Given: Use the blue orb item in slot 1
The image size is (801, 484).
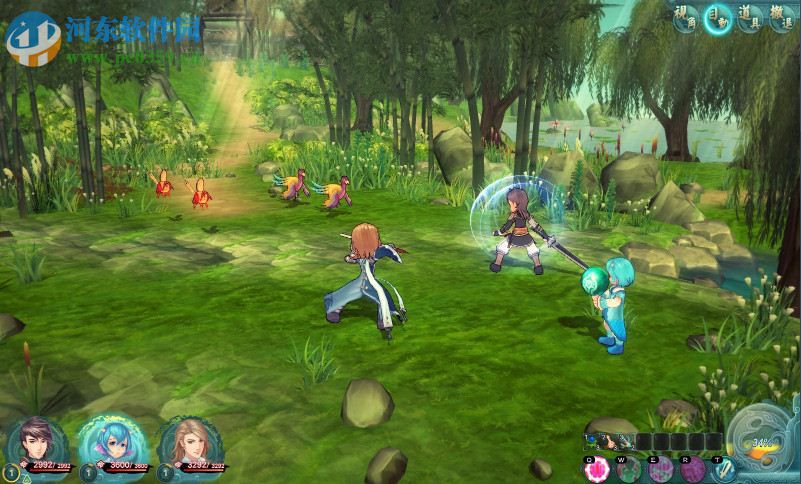Looking at the screenshot, I should coord(594,441).
